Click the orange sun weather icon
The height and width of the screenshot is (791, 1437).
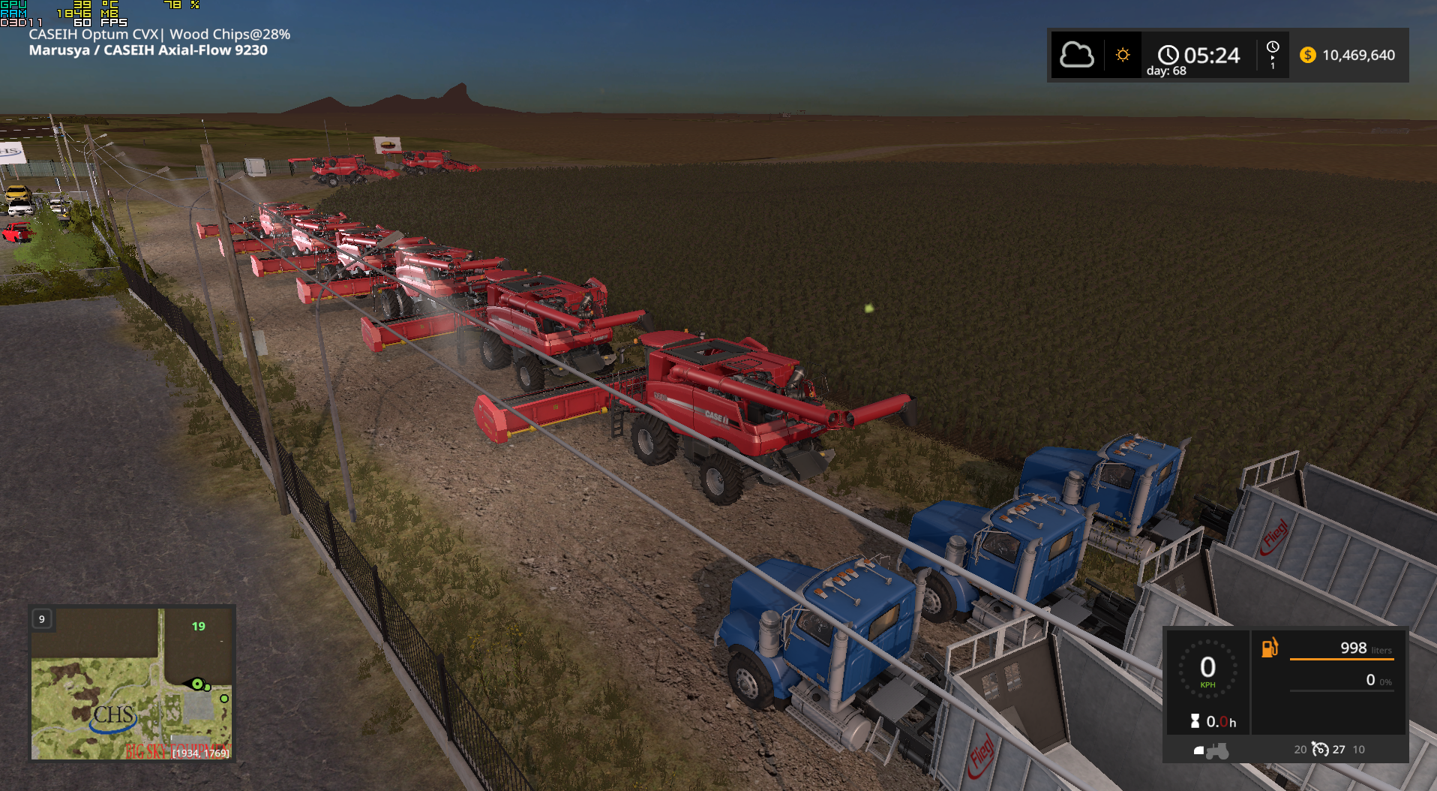1122,55
